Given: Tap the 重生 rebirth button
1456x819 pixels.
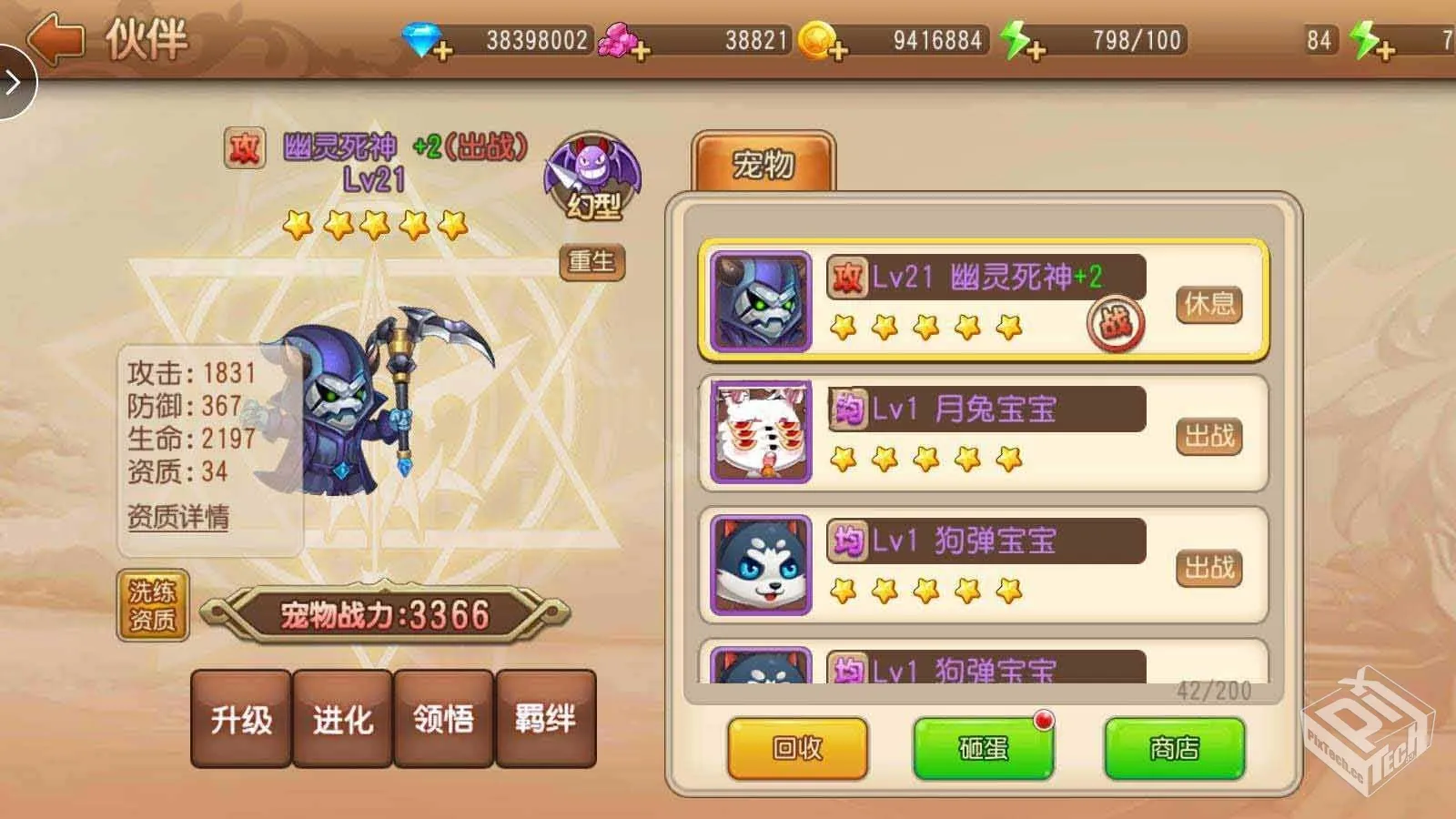Looking at the screenshot, I should [591, 262].
